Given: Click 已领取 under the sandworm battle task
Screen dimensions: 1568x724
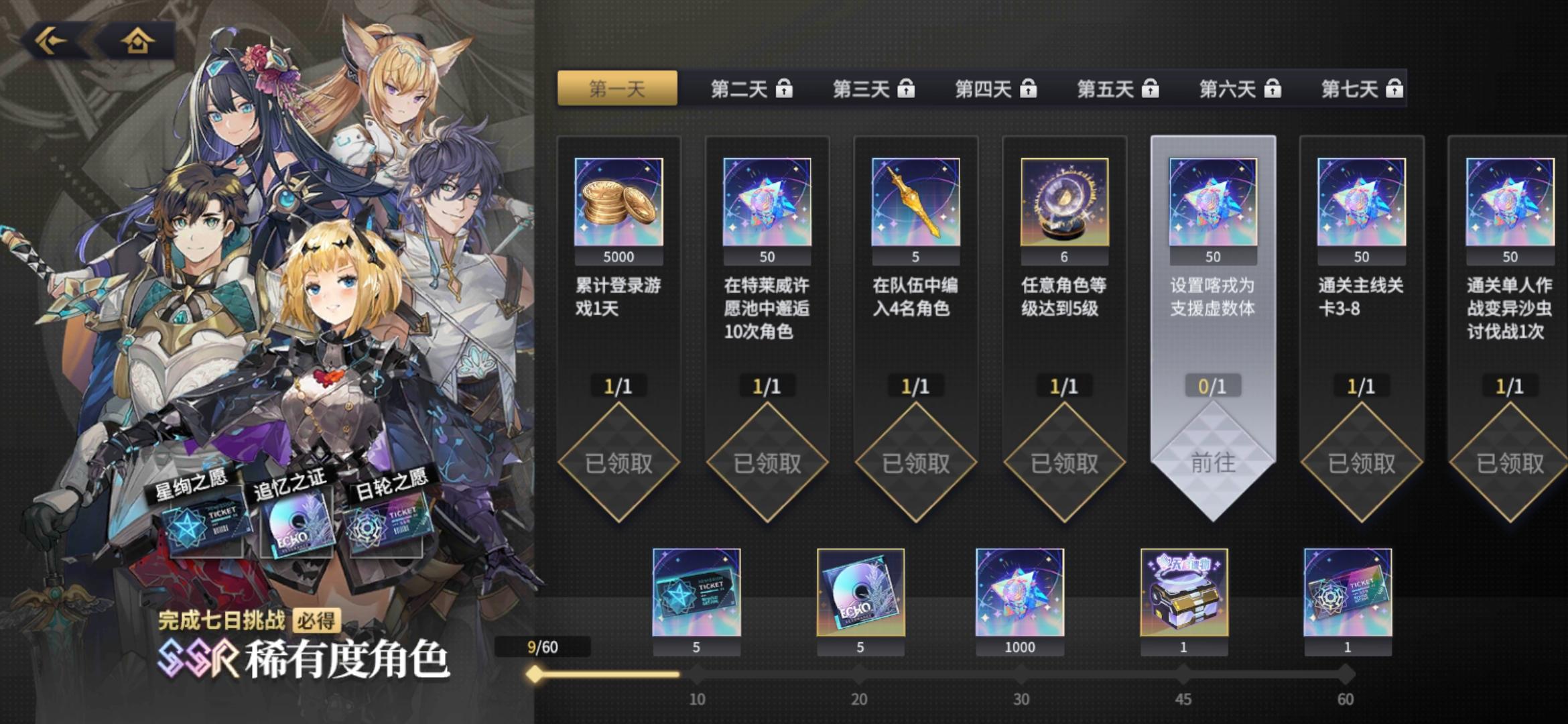Looking at the screenshot, I should [1510, 461].
